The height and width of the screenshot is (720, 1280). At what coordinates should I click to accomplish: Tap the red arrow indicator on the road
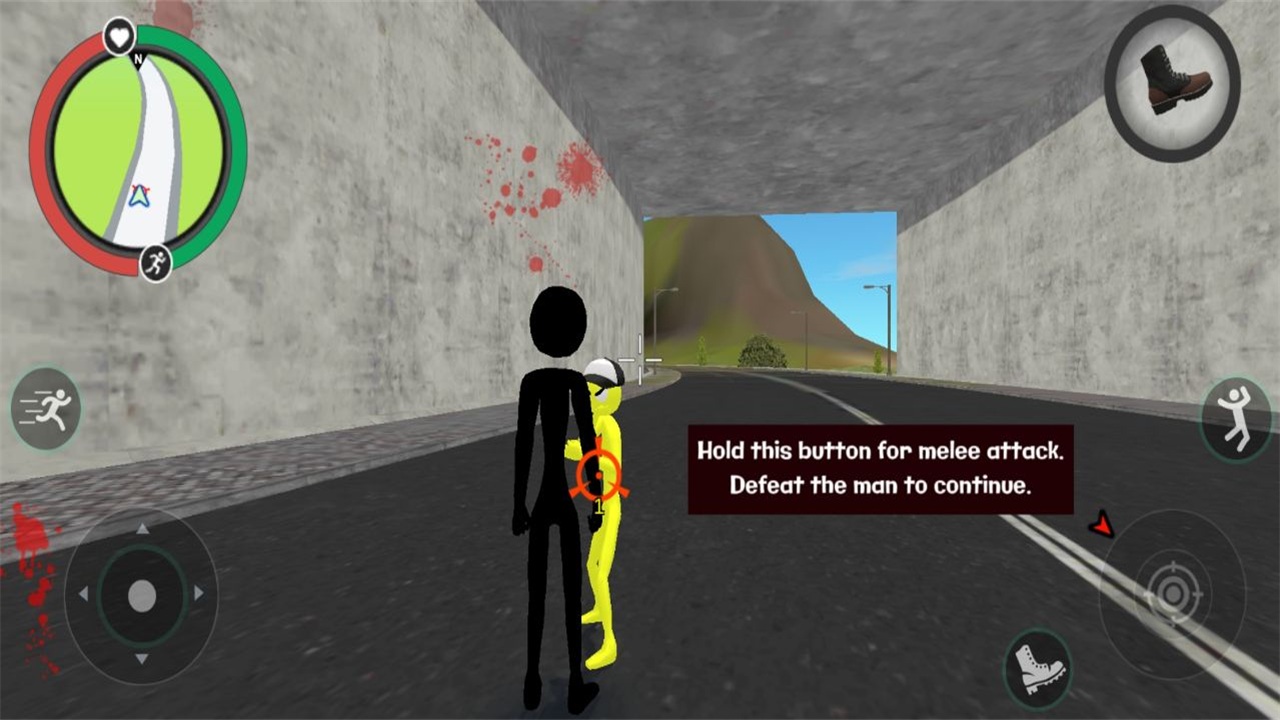[x=1101, y=522]
